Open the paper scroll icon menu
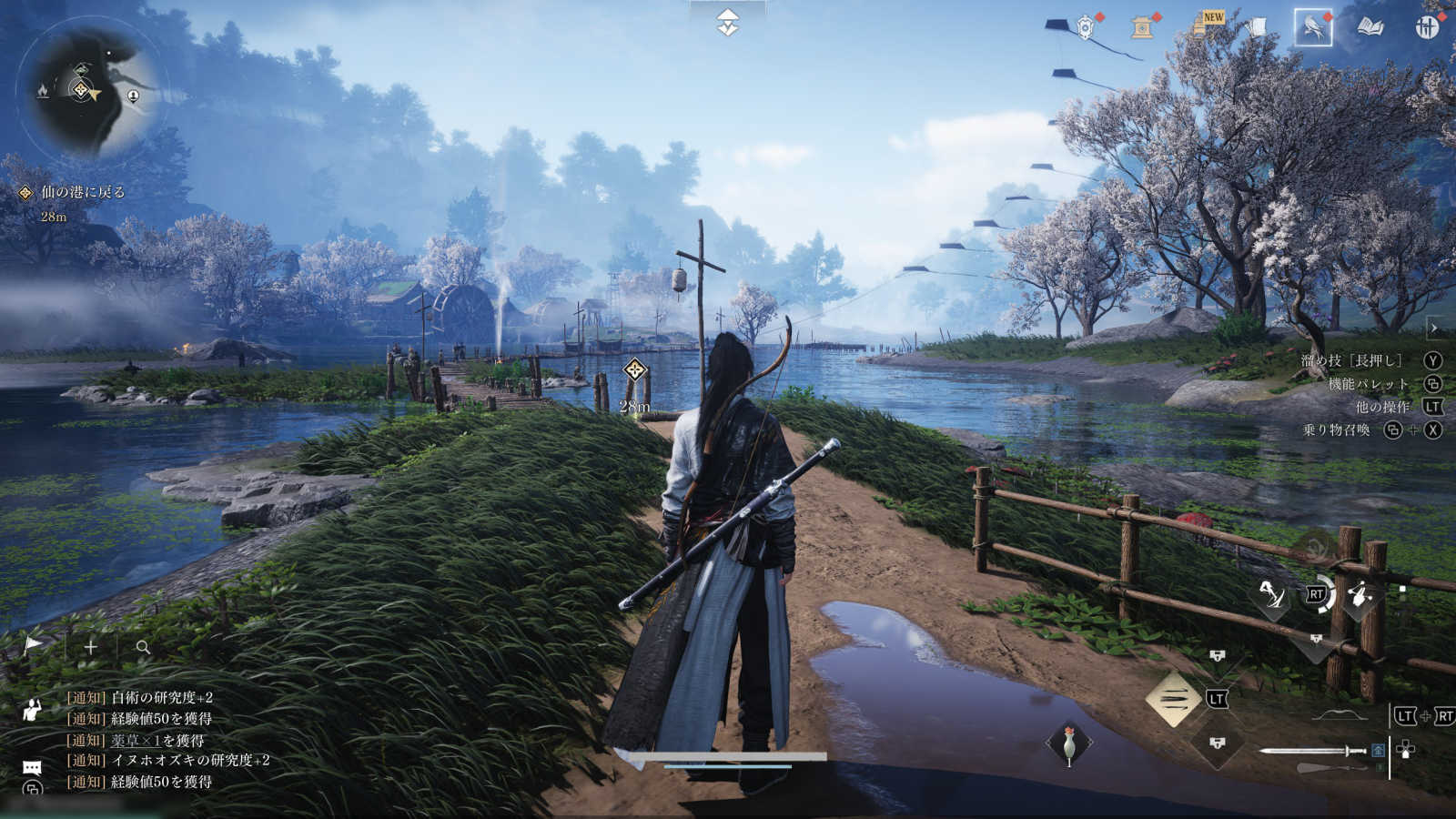This screenshot has height=819, width=1456. coord(1256,27)
